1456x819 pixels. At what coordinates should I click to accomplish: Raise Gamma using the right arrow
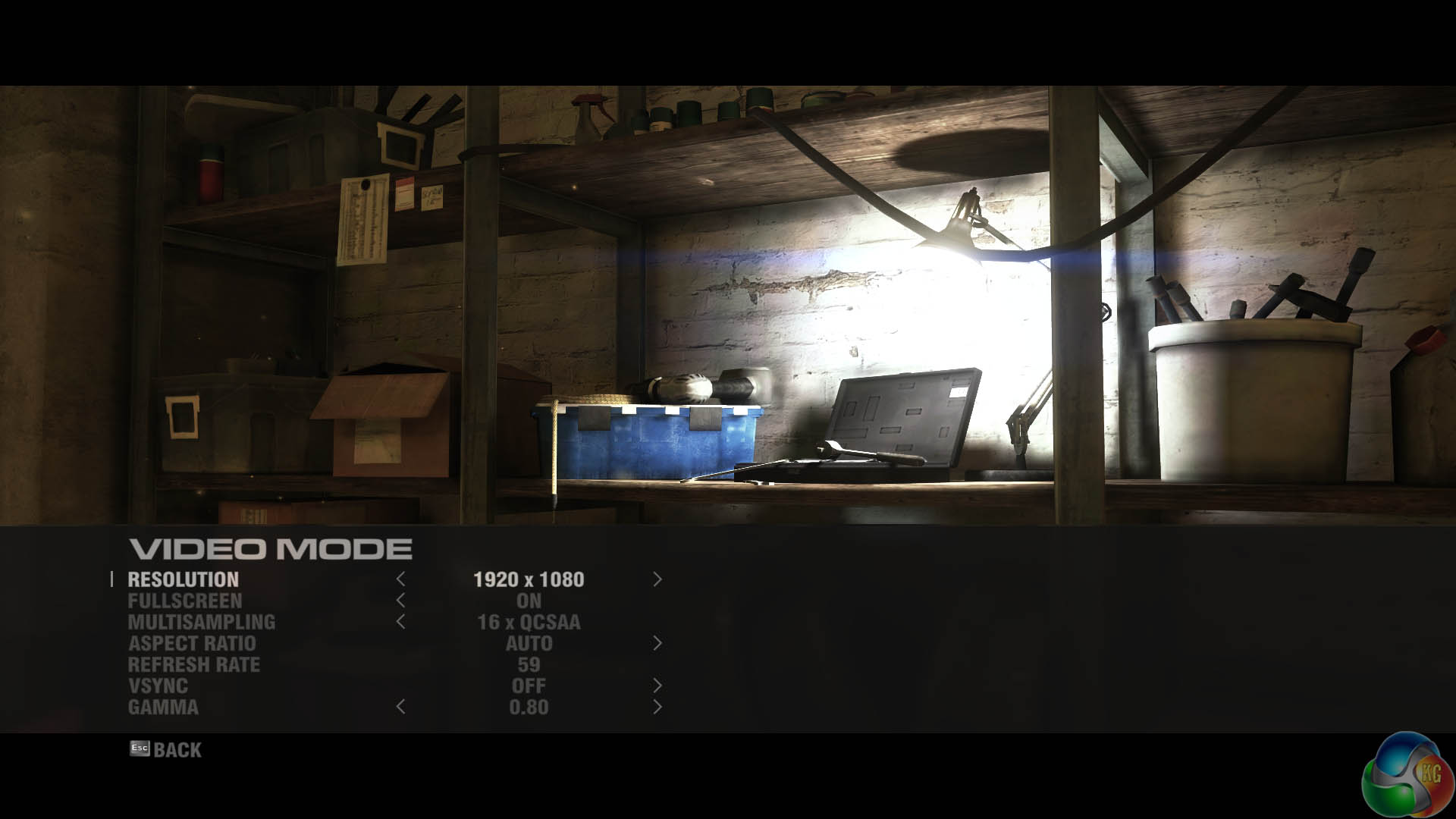[657, 708]
